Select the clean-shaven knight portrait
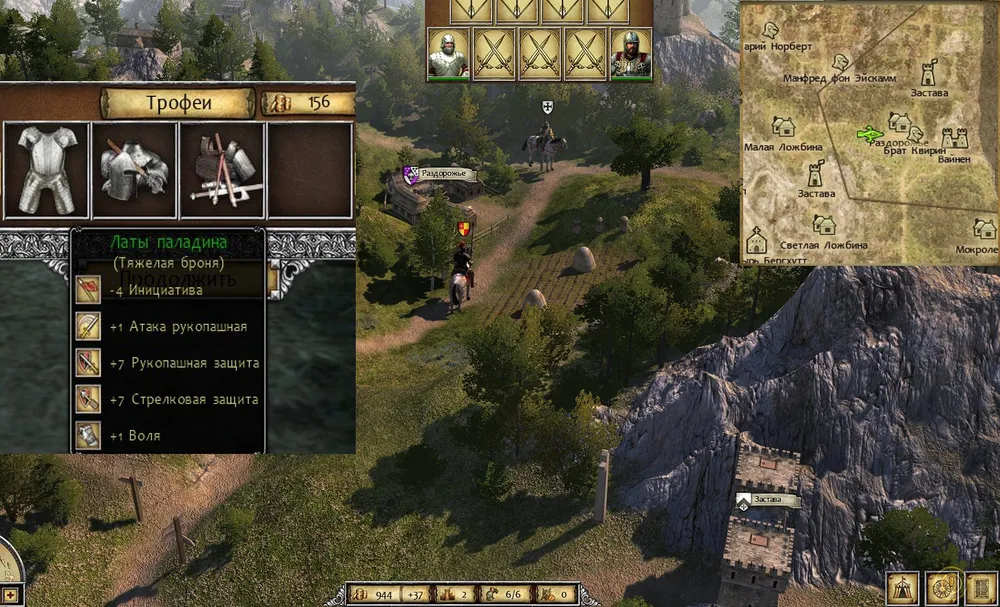This screenshot has height=607, width=1000. click(448, 53)
